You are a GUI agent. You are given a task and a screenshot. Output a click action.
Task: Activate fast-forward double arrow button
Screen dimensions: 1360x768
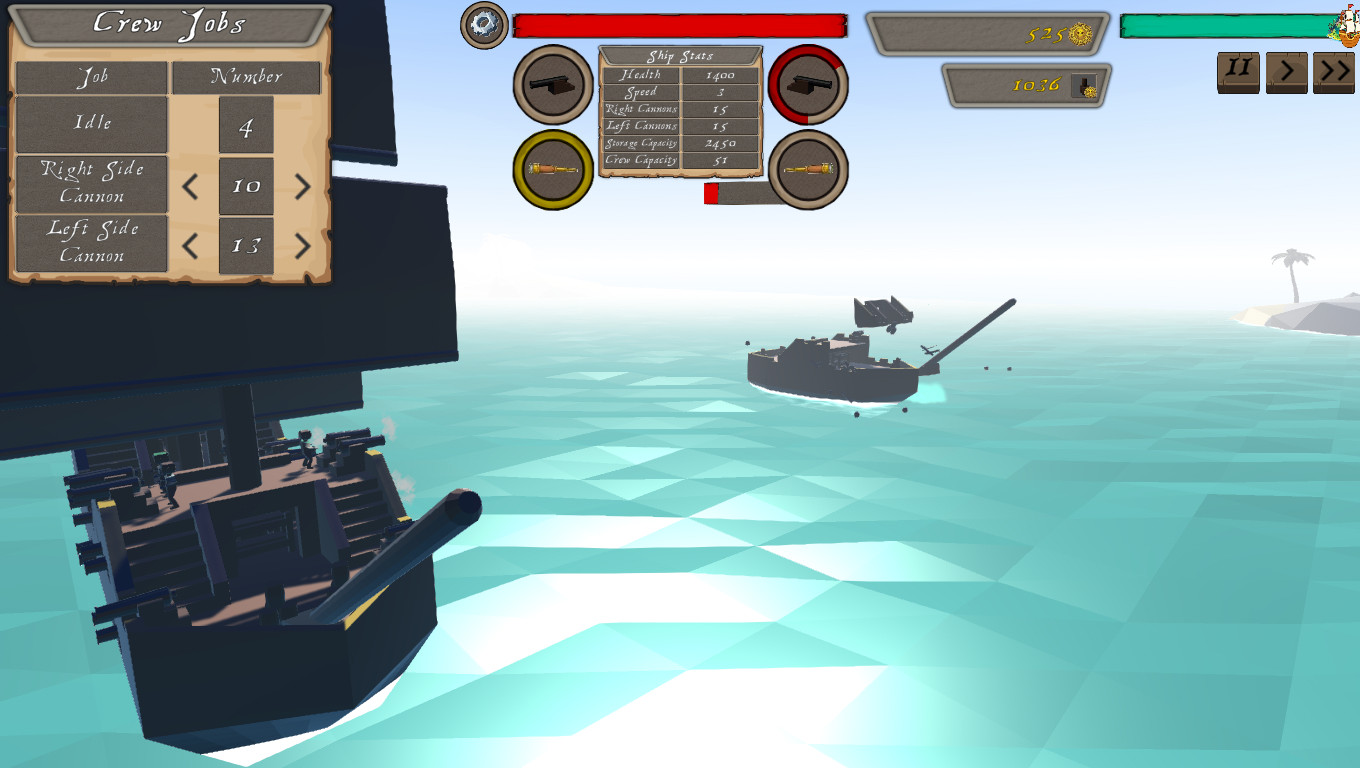tap(1334, 70)
